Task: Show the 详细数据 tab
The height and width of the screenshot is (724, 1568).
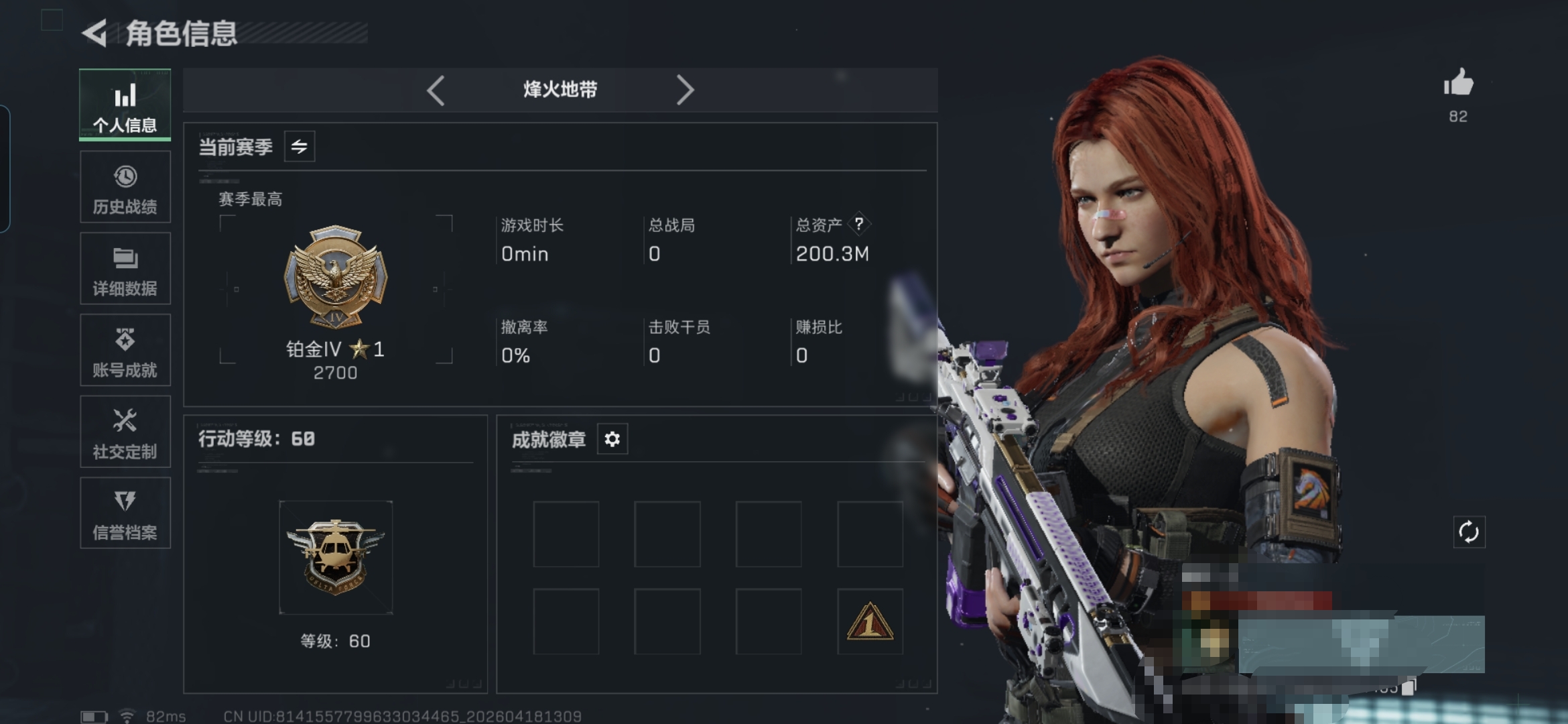Action: (x=125, y=269)
